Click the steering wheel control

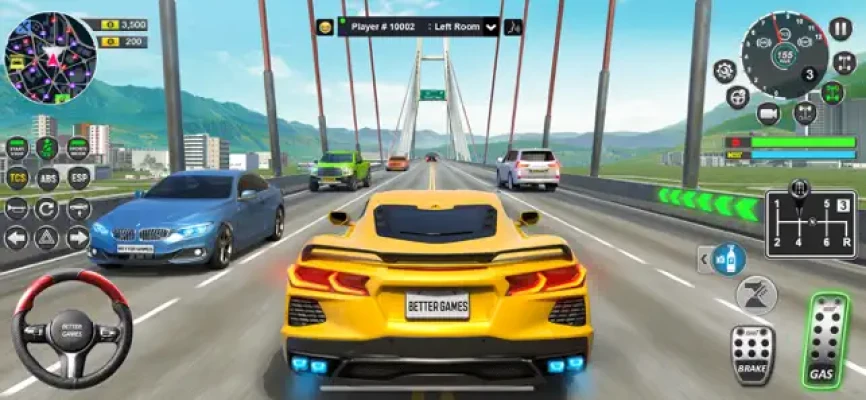point(72,330)
